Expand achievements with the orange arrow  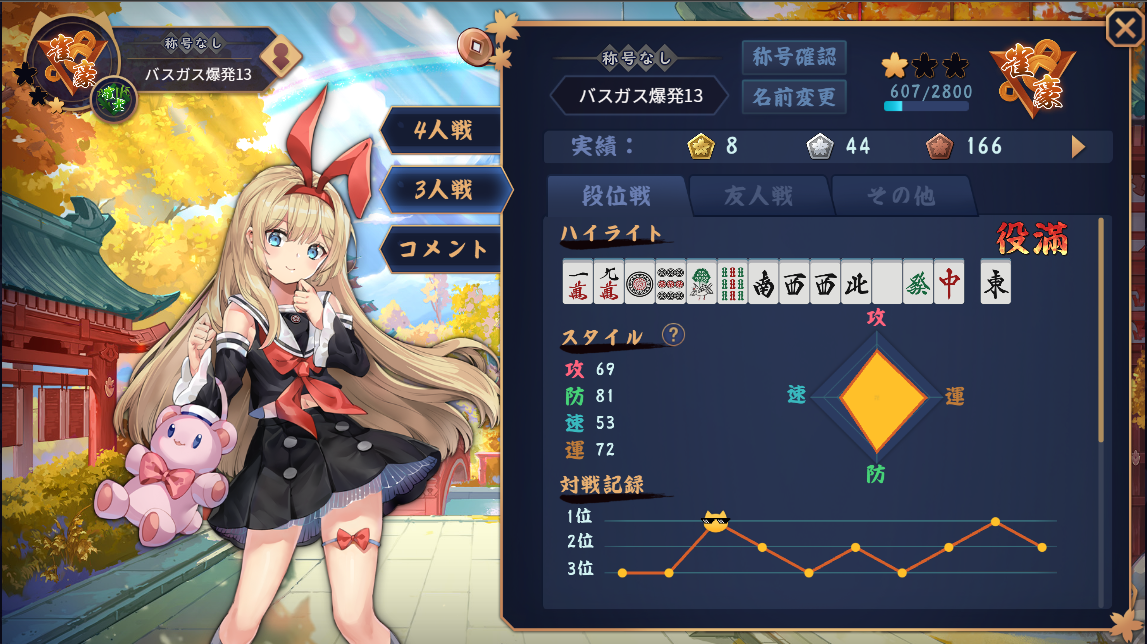[1078, 147]
